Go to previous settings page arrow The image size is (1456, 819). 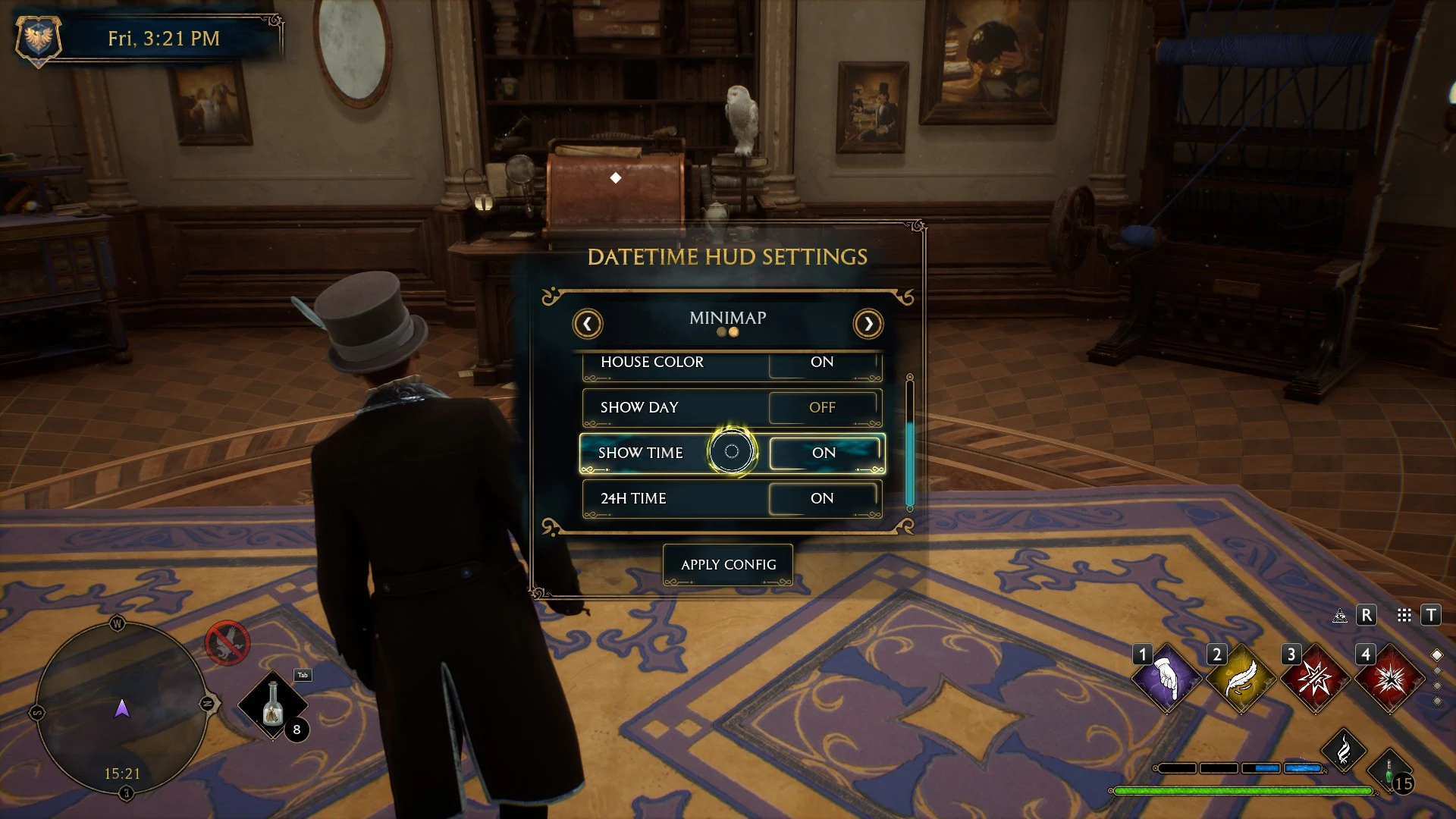(x=588, y=324)
